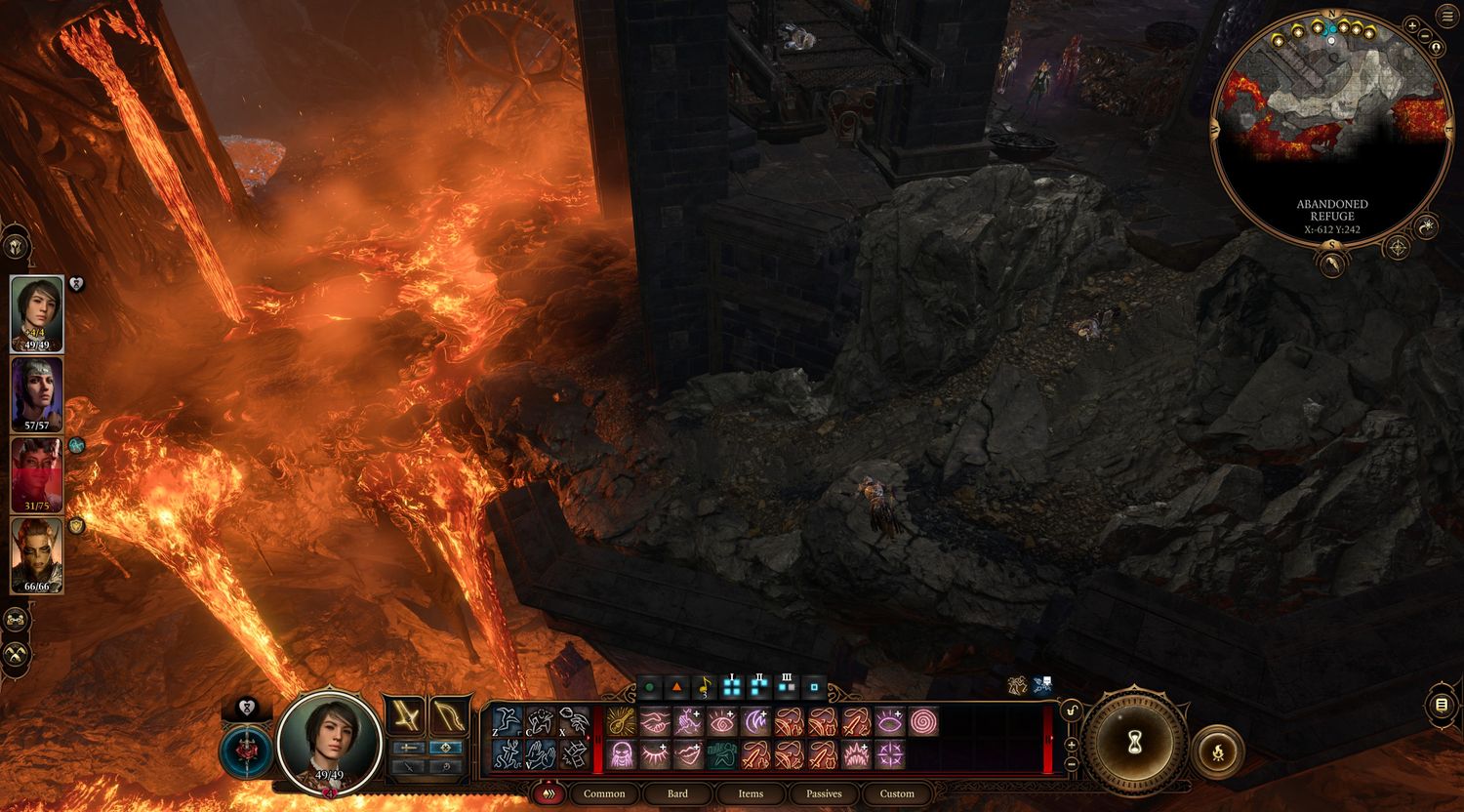The width and height of the screenshot is (1464, 812).
Task: Select the Shadowheart portrait with 57/57 health
Action: click(x=37, y=394)
